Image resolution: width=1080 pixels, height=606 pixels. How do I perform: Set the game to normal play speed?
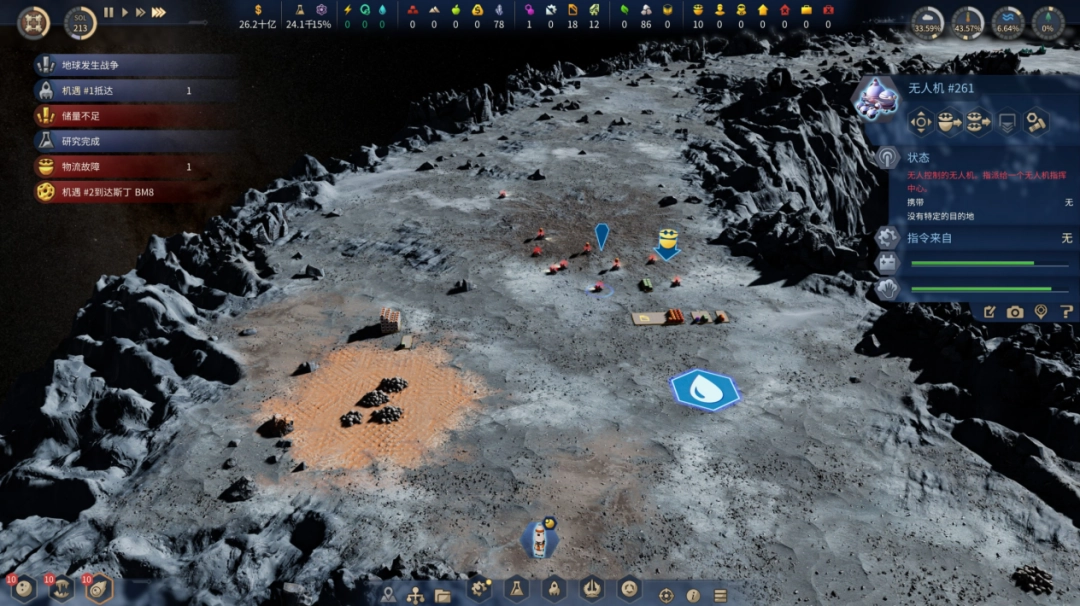(x=125, y=12)
